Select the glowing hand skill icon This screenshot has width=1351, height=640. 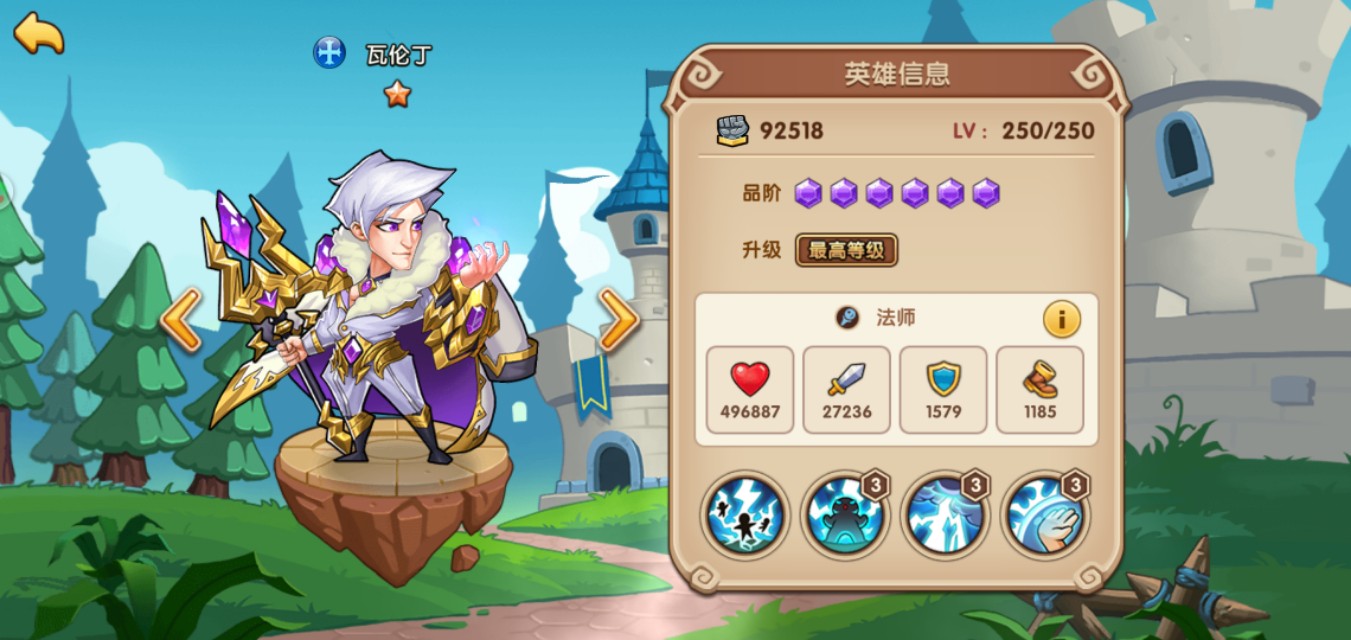pyautogui.click(x=1044, y=516)
